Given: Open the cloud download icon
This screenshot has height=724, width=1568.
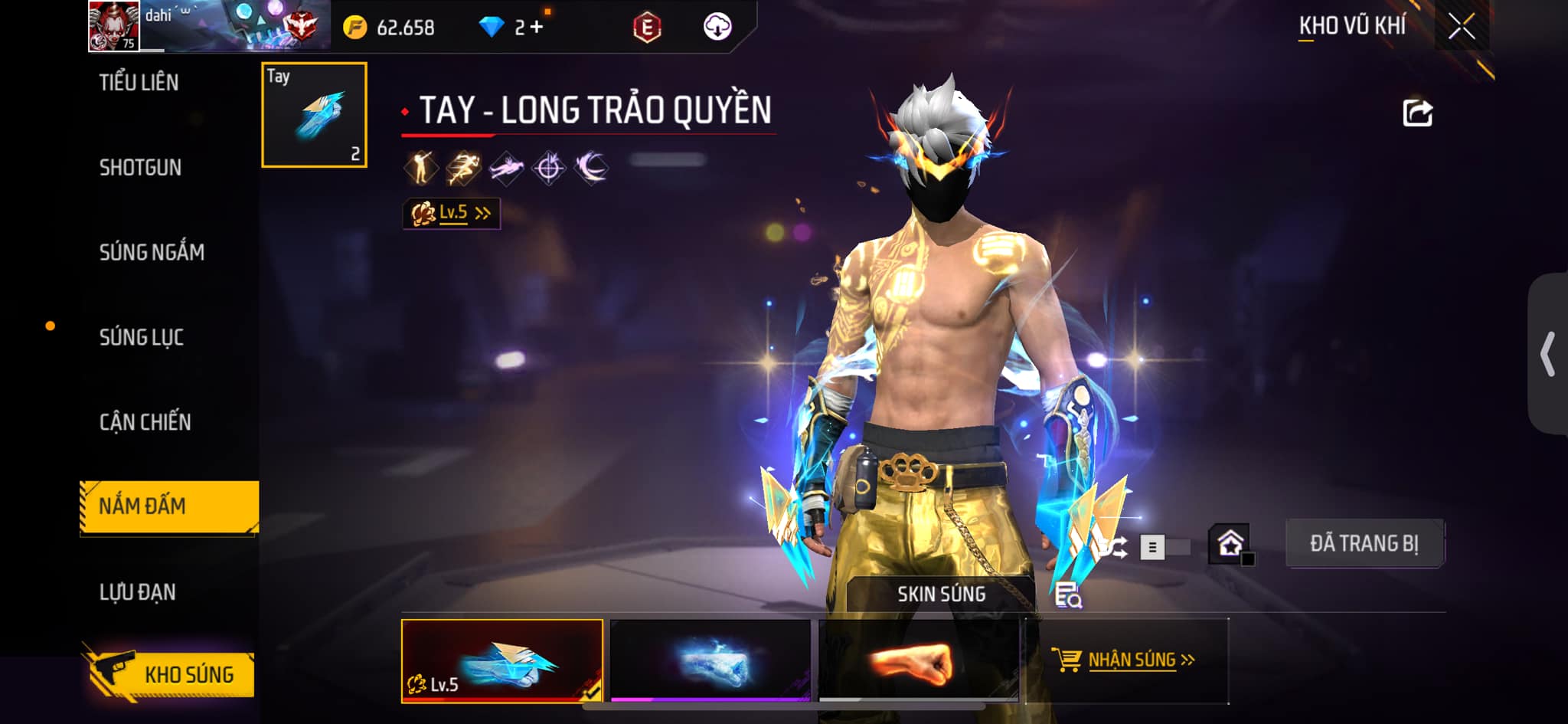Looking at the screenshot, I should tap(717, 28).
